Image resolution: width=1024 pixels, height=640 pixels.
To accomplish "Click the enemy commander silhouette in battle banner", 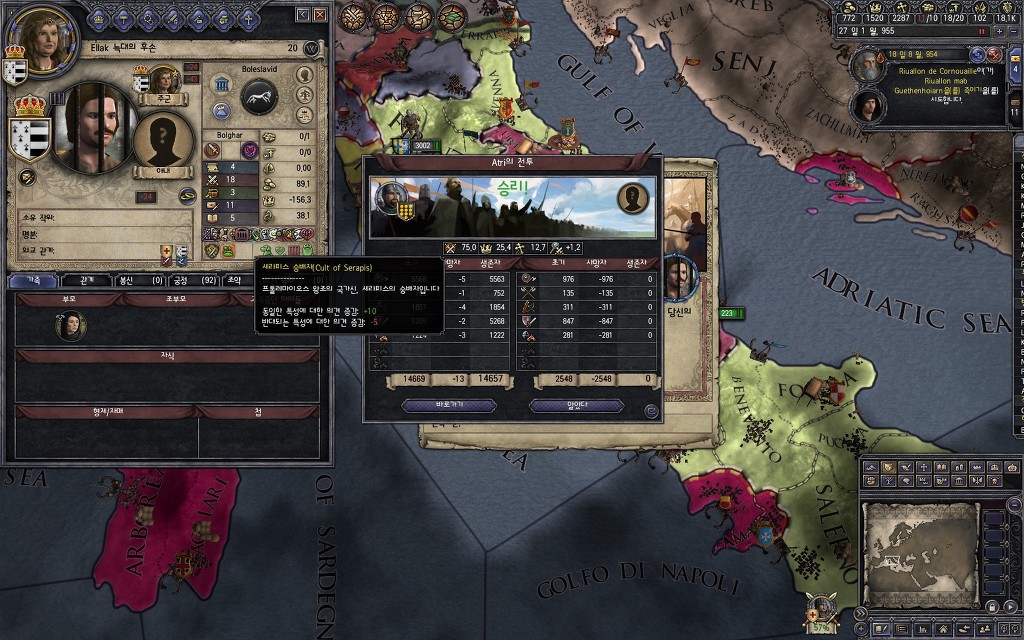I will point(632,197).
